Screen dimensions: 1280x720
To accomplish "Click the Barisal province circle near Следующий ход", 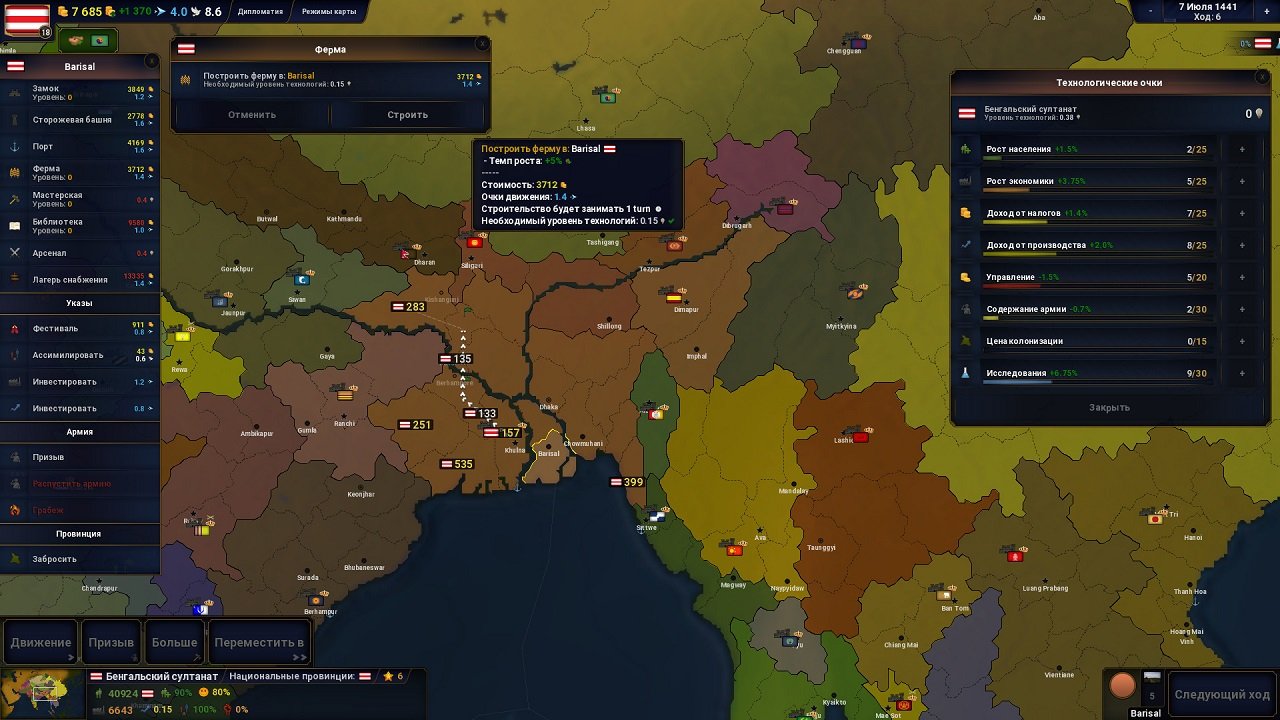I will 1122,688.
